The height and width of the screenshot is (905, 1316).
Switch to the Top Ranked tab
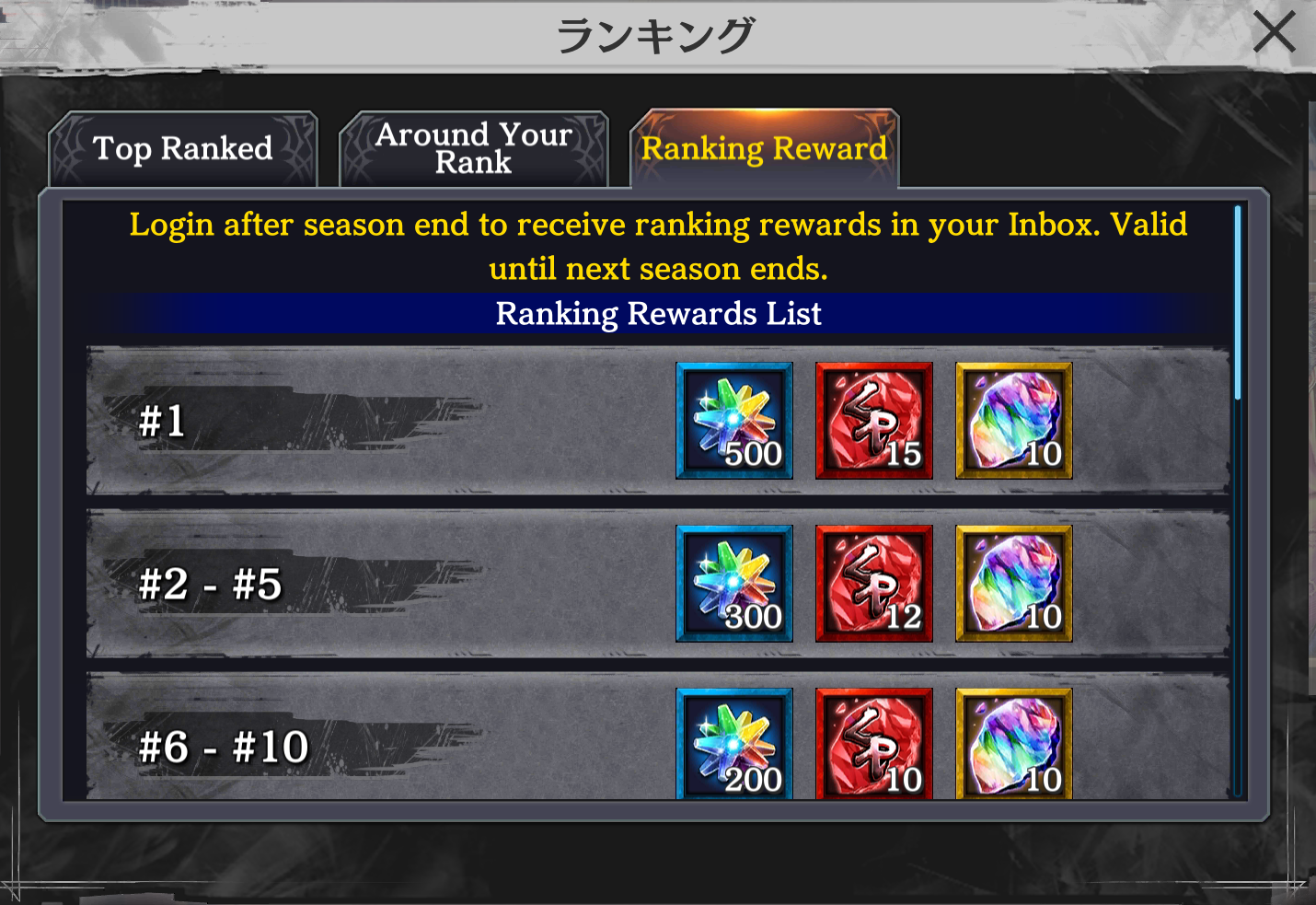coord(181,148)
